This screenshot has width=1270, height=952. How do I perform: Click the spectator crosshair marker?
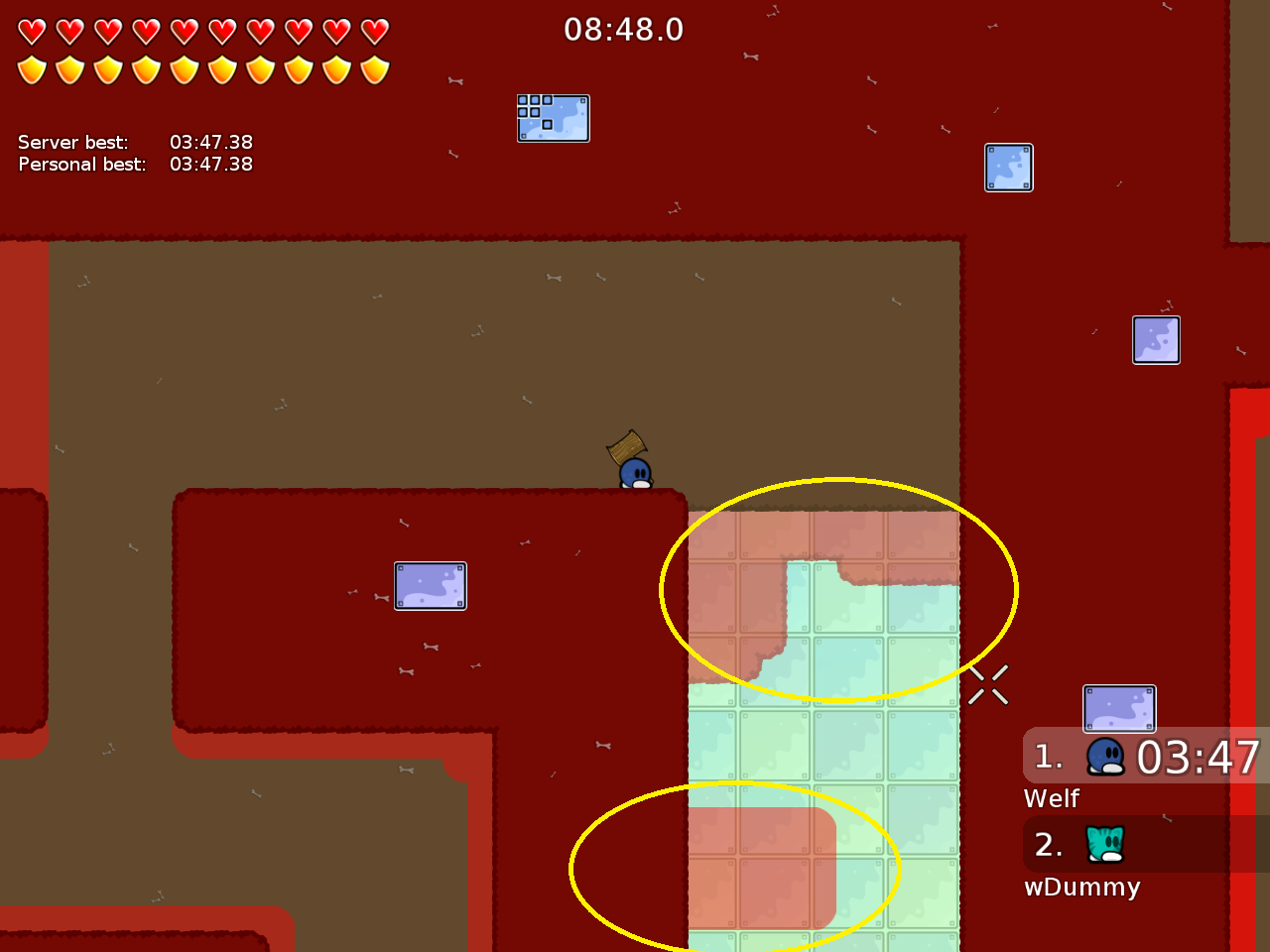click(x=988, y=685)
